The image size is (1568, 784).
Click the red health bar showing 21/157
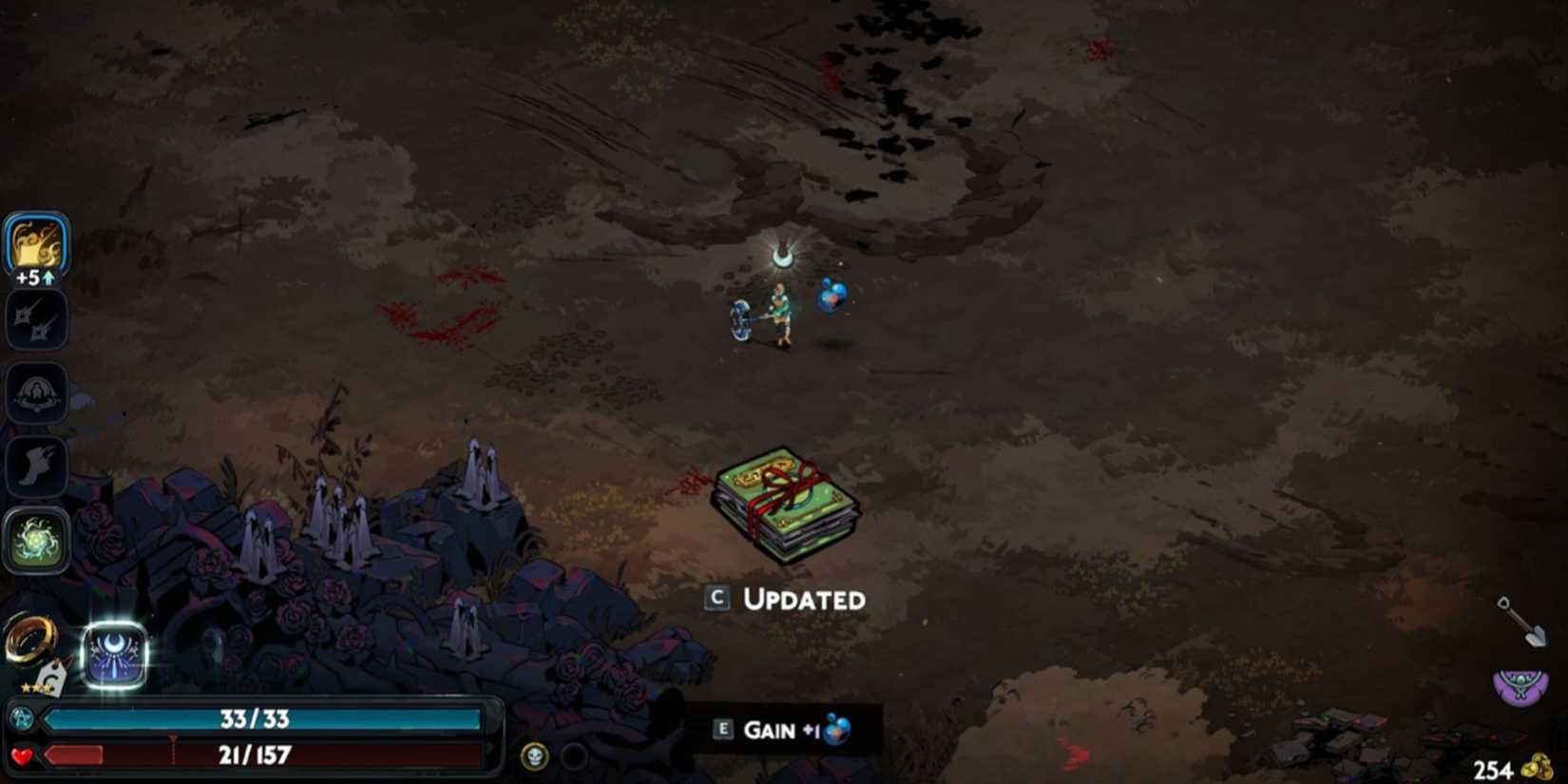[x=257, y=755]
